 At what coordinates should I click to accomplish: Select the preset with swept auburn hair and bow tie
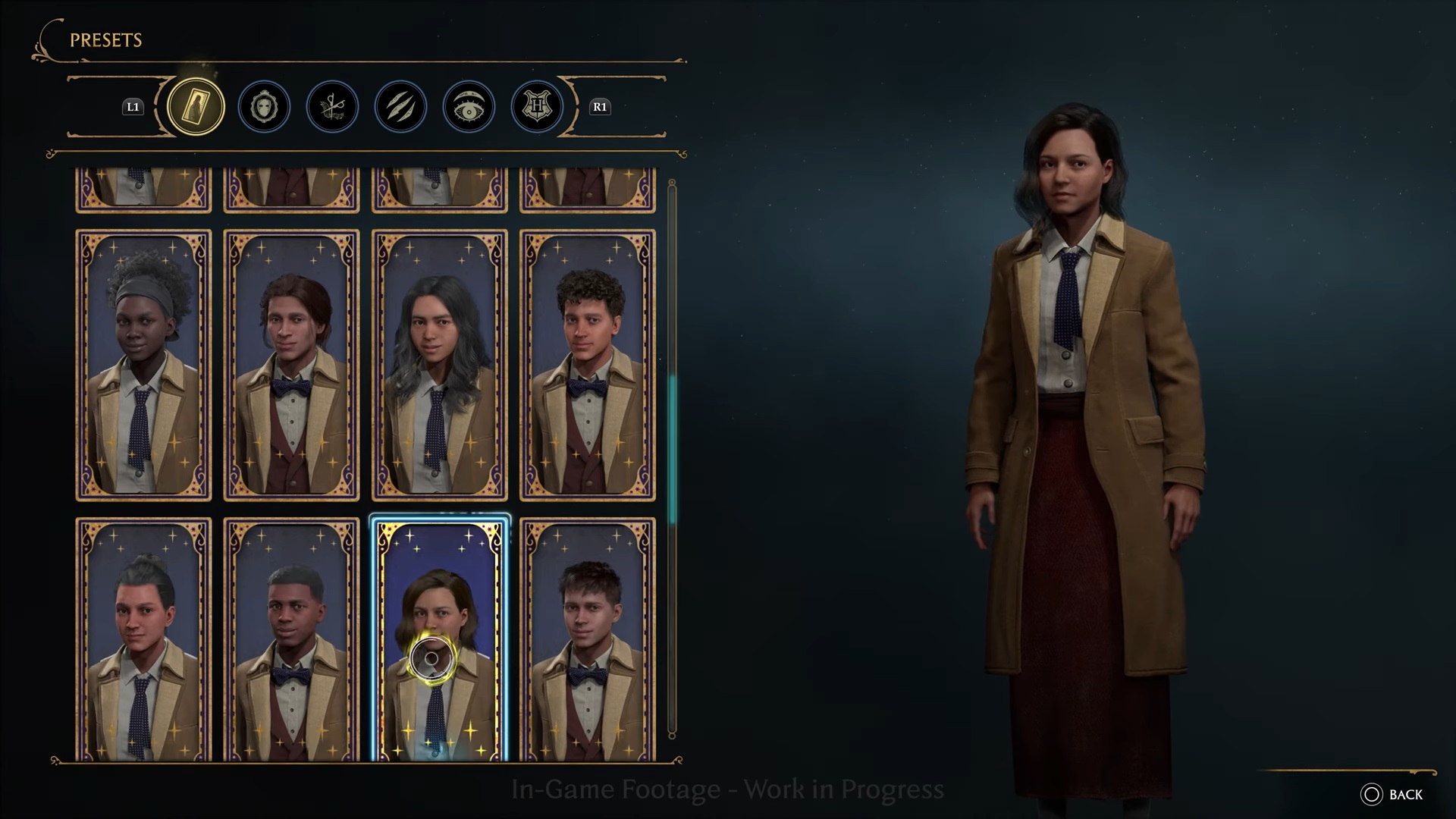291,365
